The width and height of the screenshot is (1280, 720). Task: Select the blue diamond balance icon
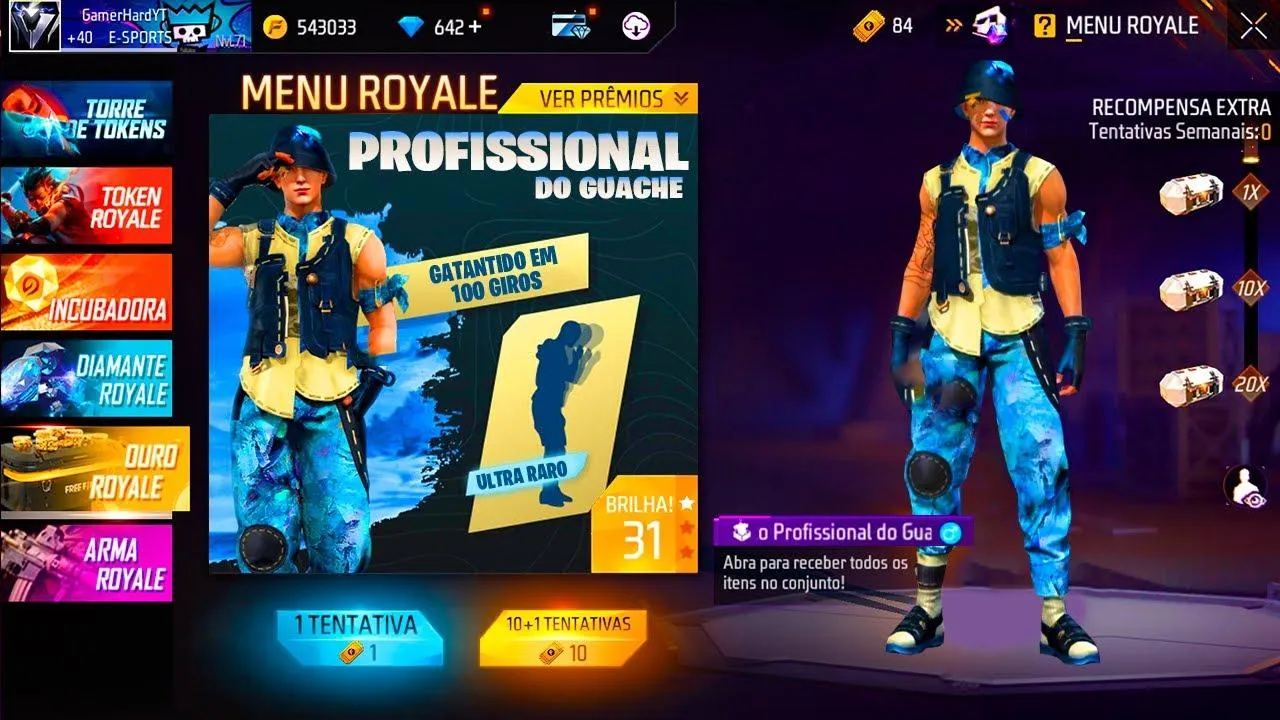[x=413, y=26]
